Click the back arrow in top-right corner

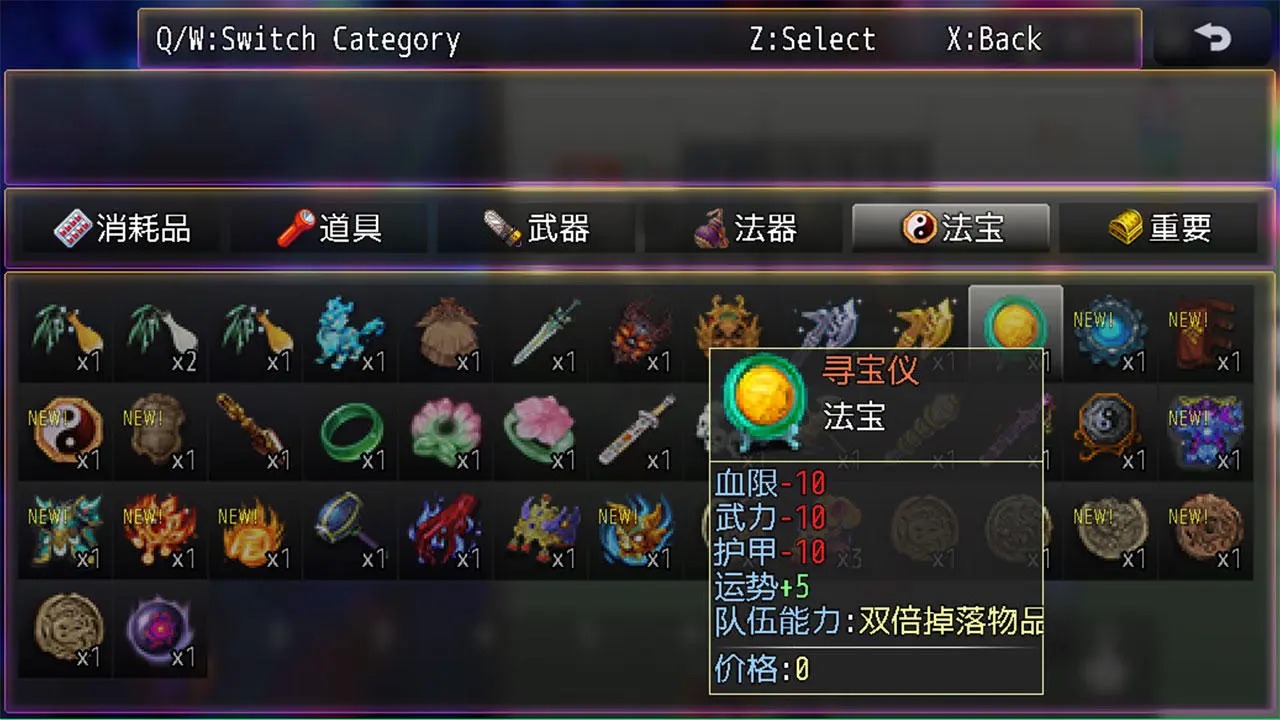[1213, 38]
